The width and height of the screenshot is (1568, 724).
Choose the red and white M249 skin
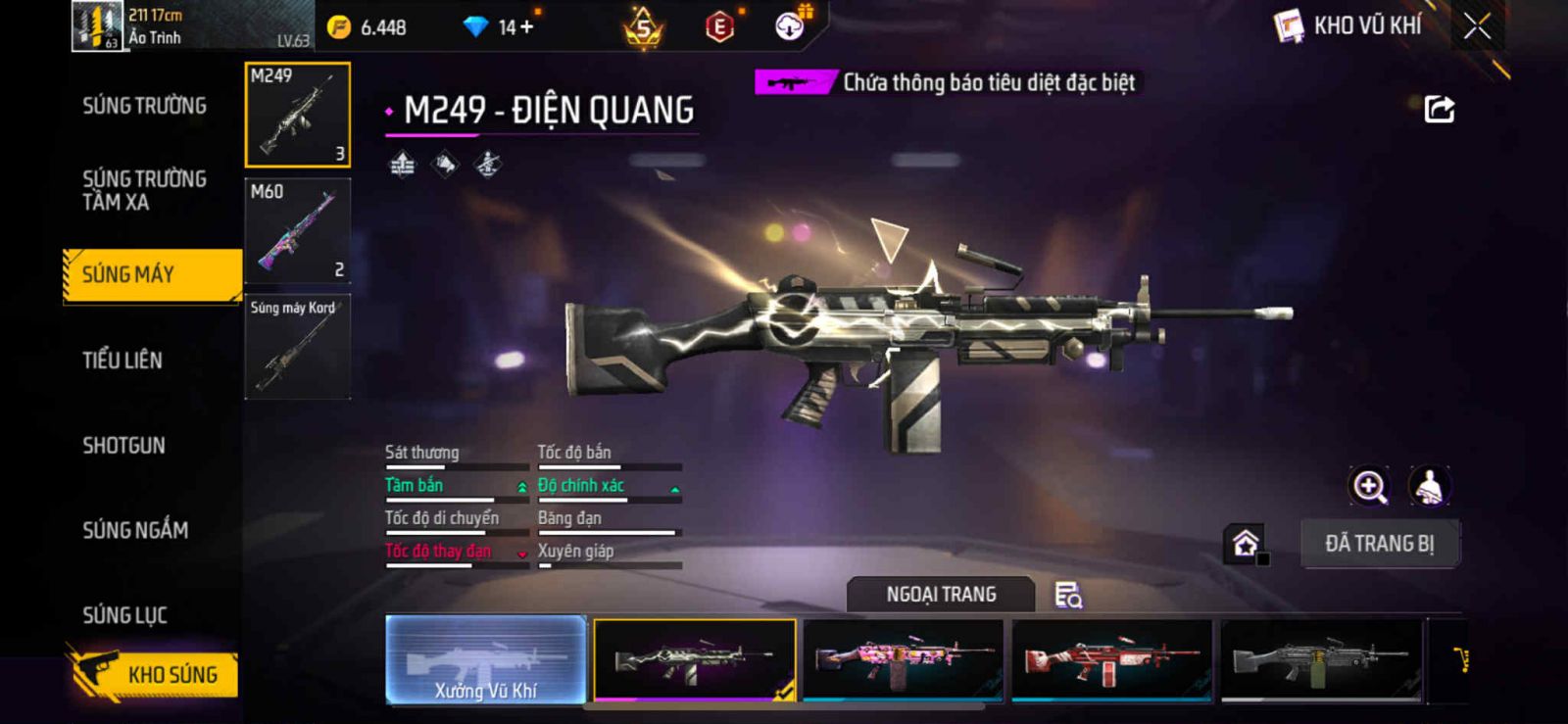tap(1111, 659)
